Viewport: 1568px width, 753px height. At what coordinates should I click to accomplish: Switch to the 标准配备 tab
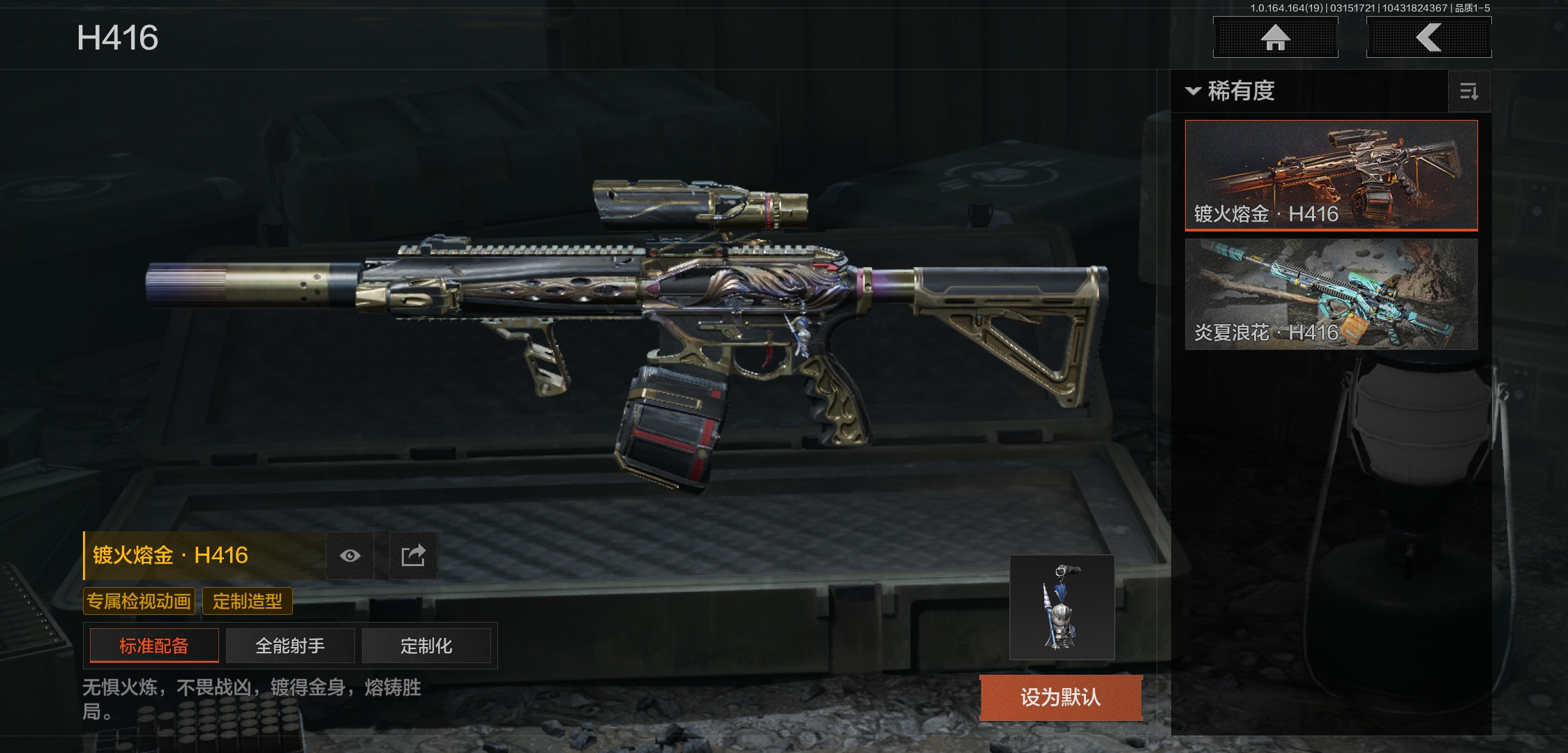(x=154, y=646)
